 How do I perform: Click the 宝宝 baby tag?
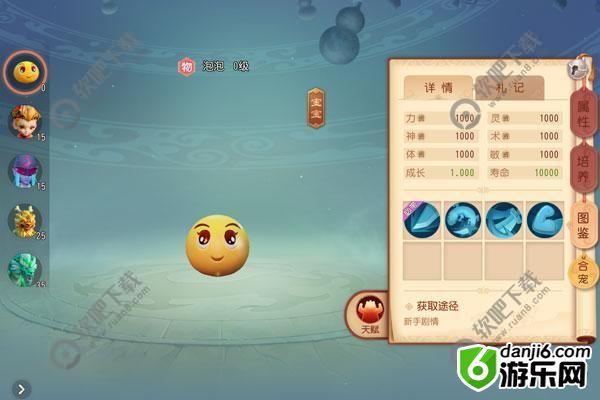[316, 108]
